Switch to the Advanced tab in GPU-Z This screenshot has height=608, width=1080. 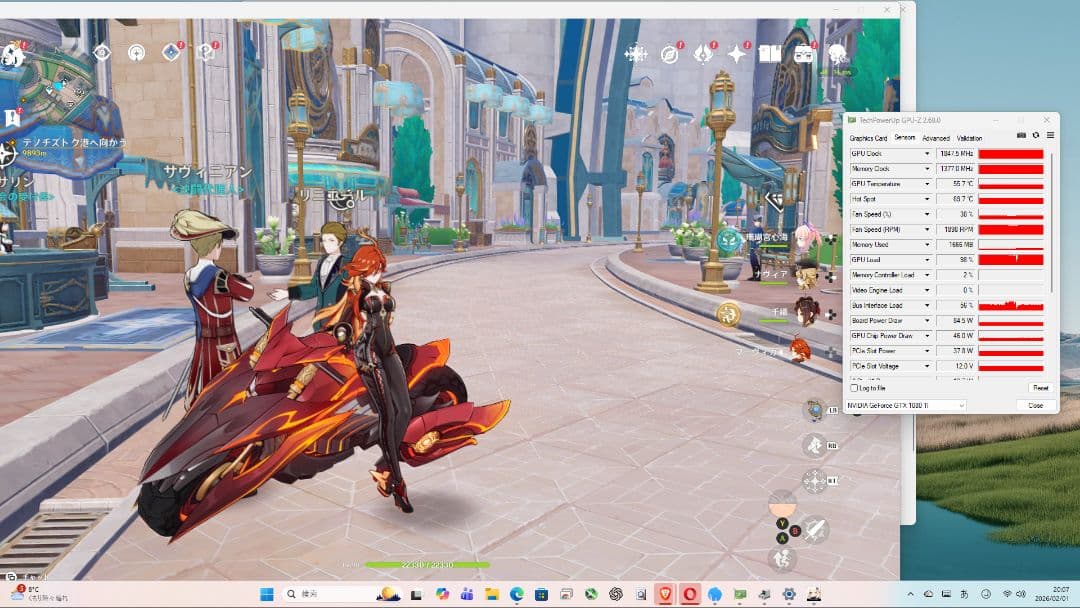935,138
